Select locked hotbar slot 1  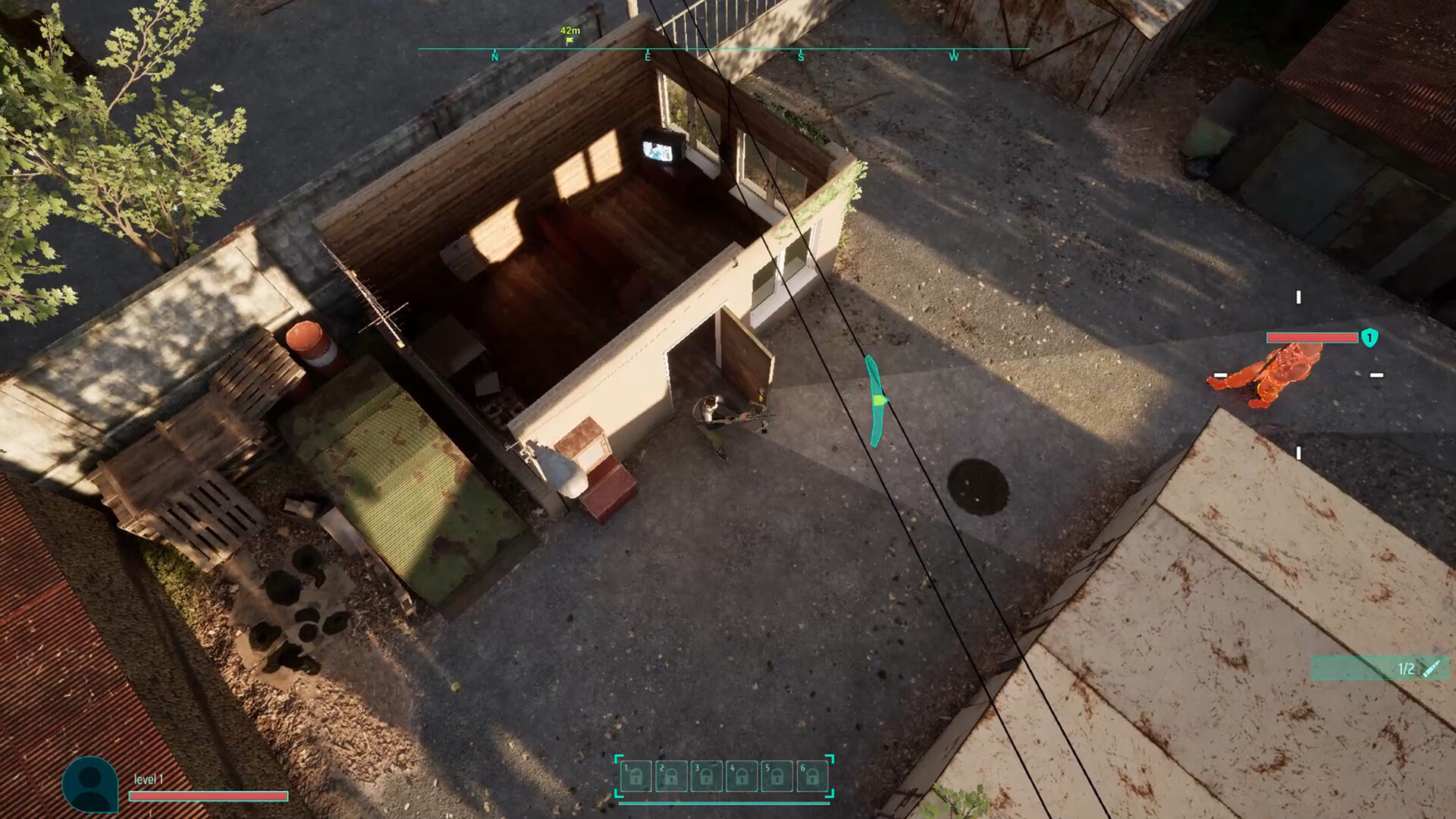click(636, 776)
